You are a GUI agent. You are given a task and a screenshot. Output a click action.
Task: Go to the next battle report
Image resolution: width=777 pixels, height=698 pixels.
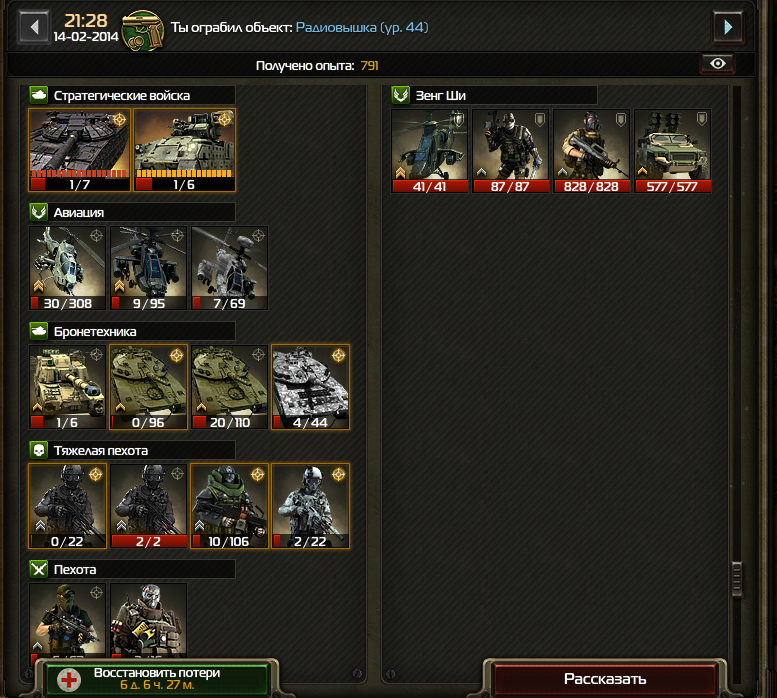[728, 26]
